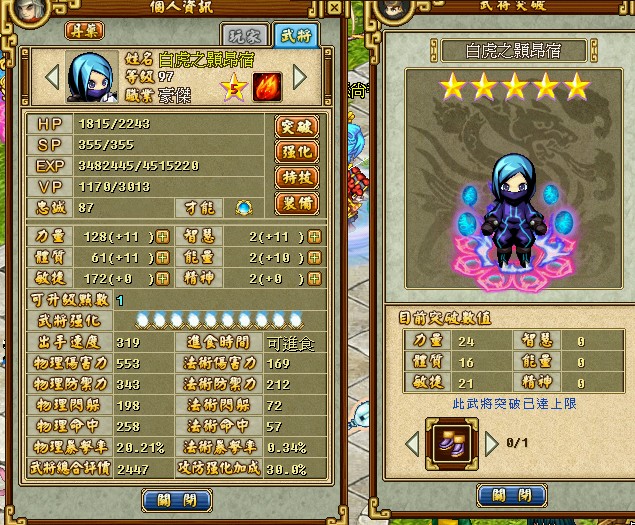The height and width of the screenshot is (525, 635).
Task: Click right arrow next to breakthrough material slot
Action: [492, 442]
